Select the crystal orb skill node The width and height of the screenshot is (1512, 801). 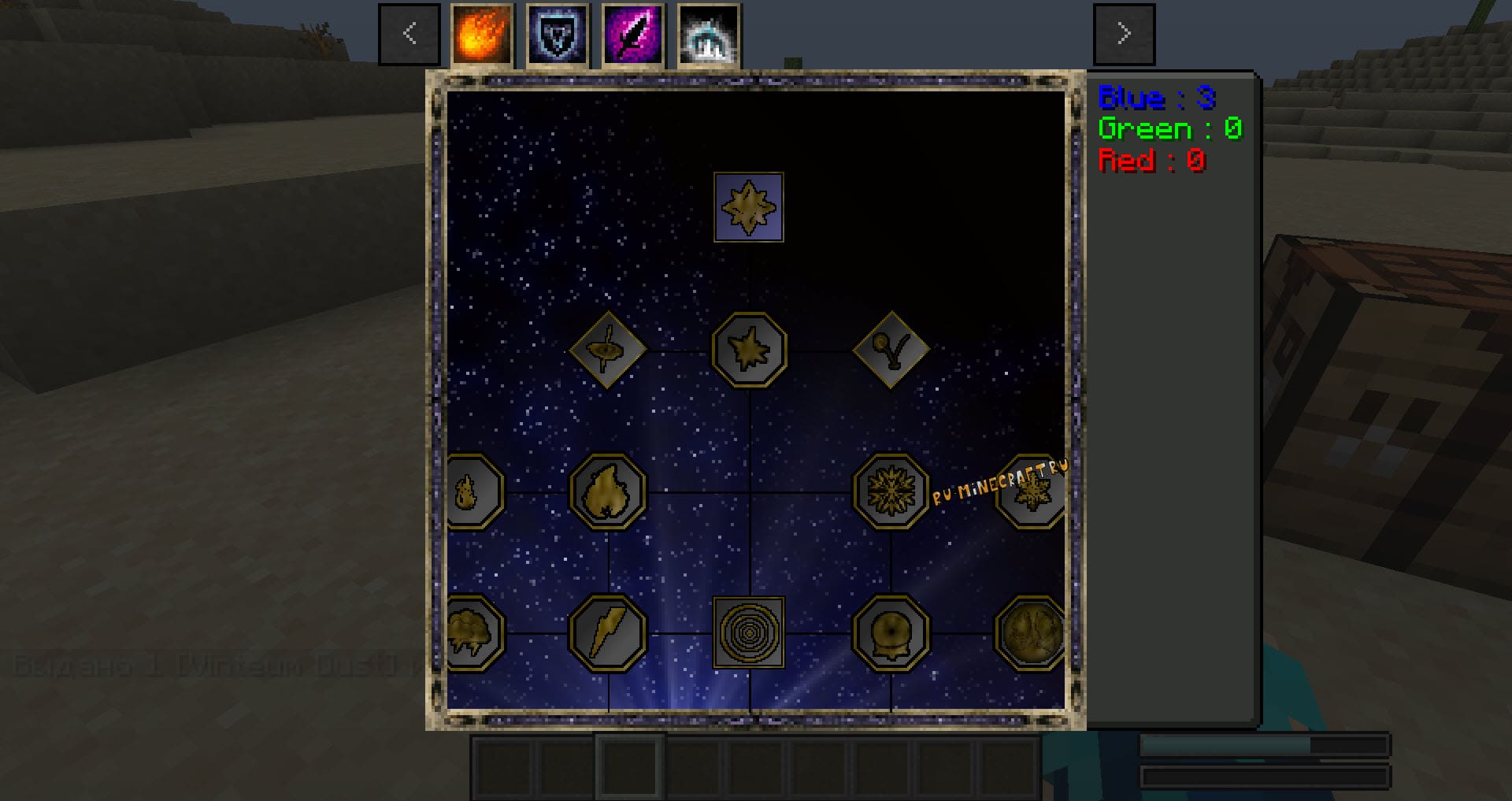pyautogui.click(x=891, y=632)
